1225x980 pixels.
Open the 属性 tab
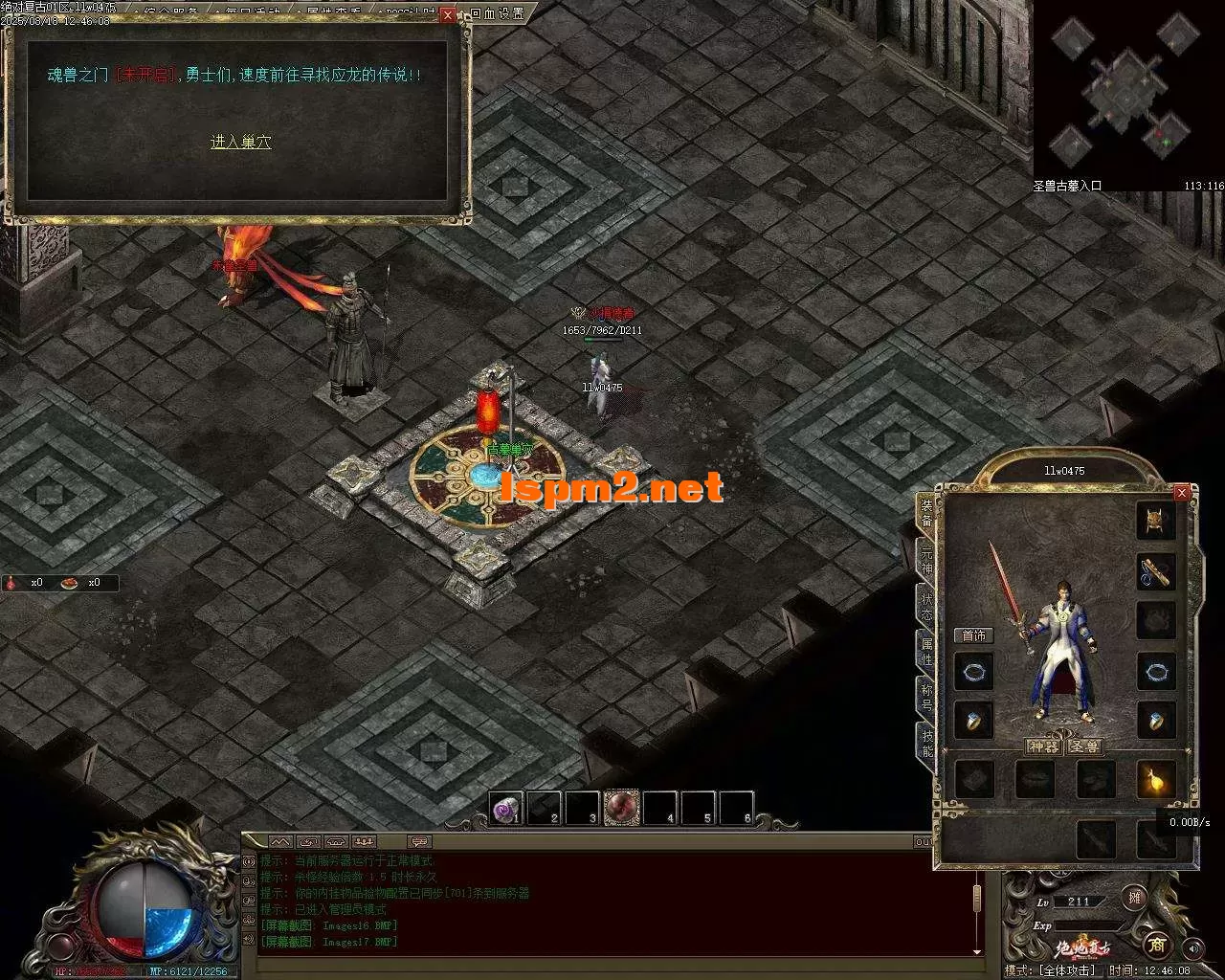click(925, 650)
